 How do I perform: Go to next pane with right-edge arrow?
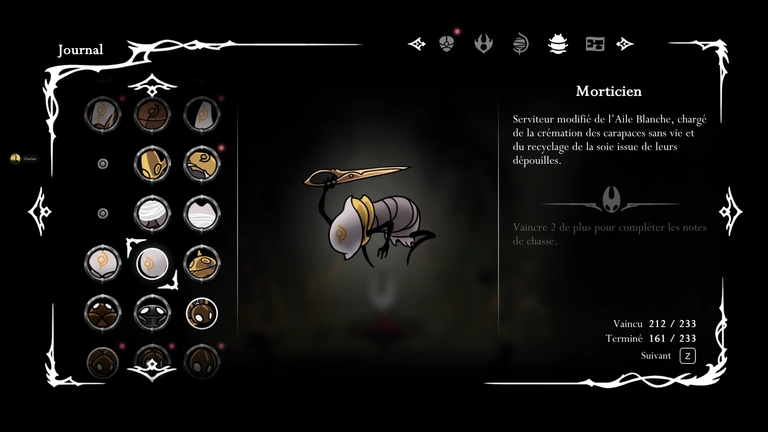coord(729,210)
